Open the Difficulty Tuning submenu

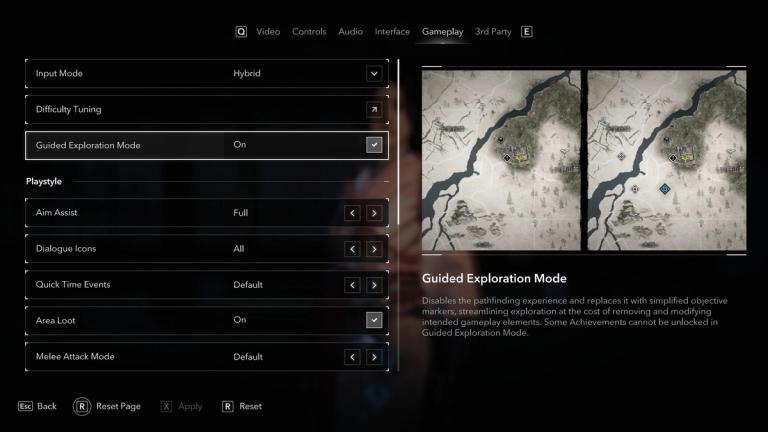click(x=374, y=109)
